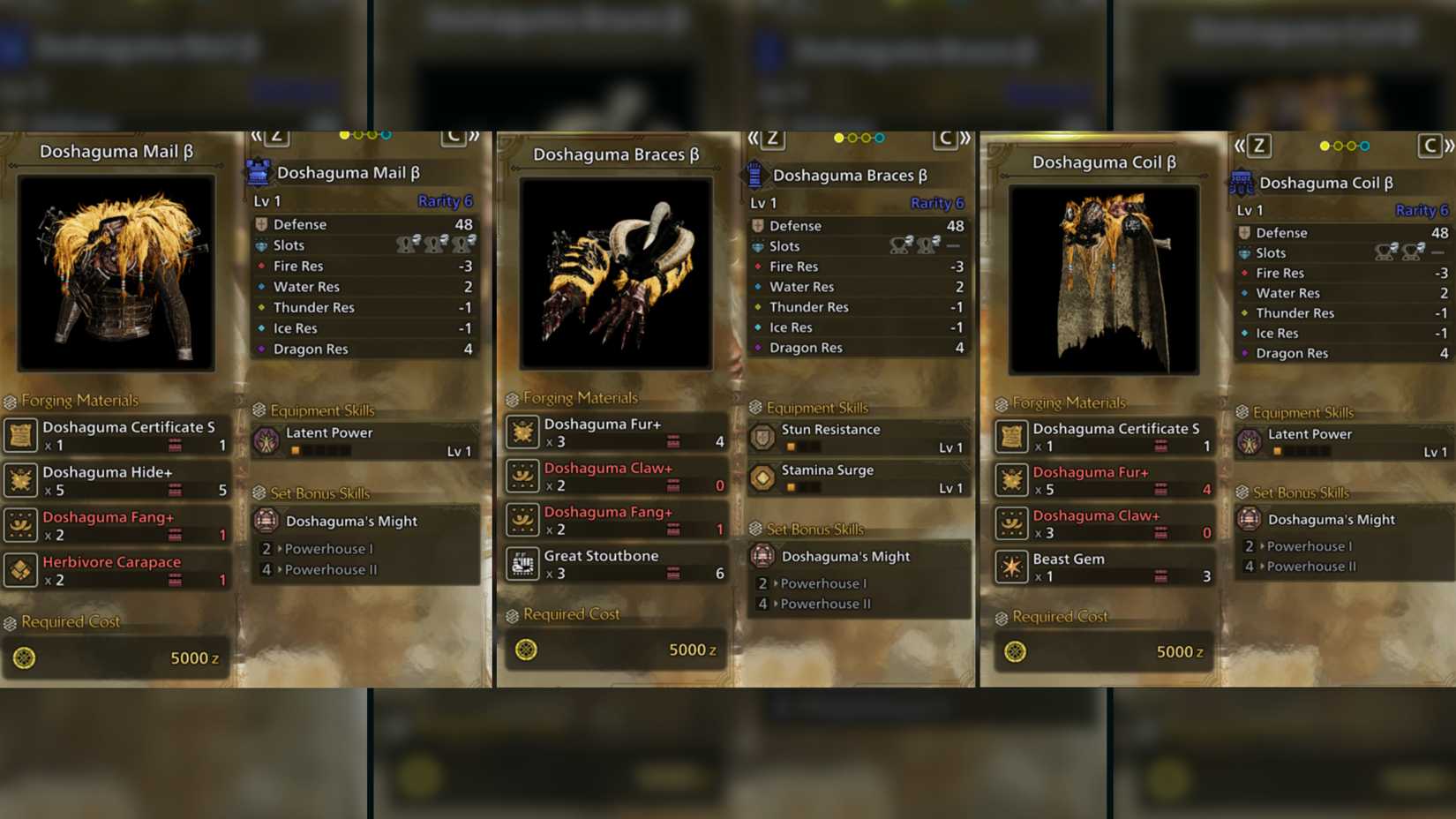
Task: Click the chest armor icon beside Doshaguma Mail β
Action: [x=256, y=172]
